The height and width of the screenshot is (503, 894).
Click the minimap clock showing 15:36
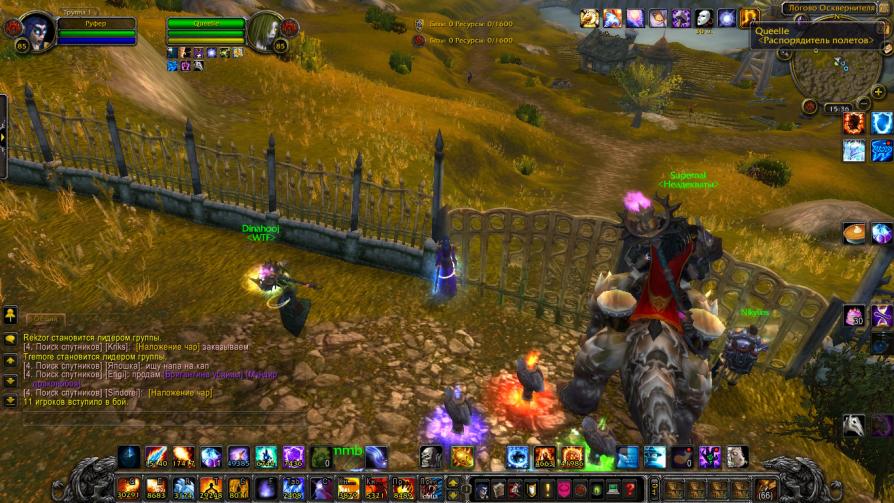point(838,108)
